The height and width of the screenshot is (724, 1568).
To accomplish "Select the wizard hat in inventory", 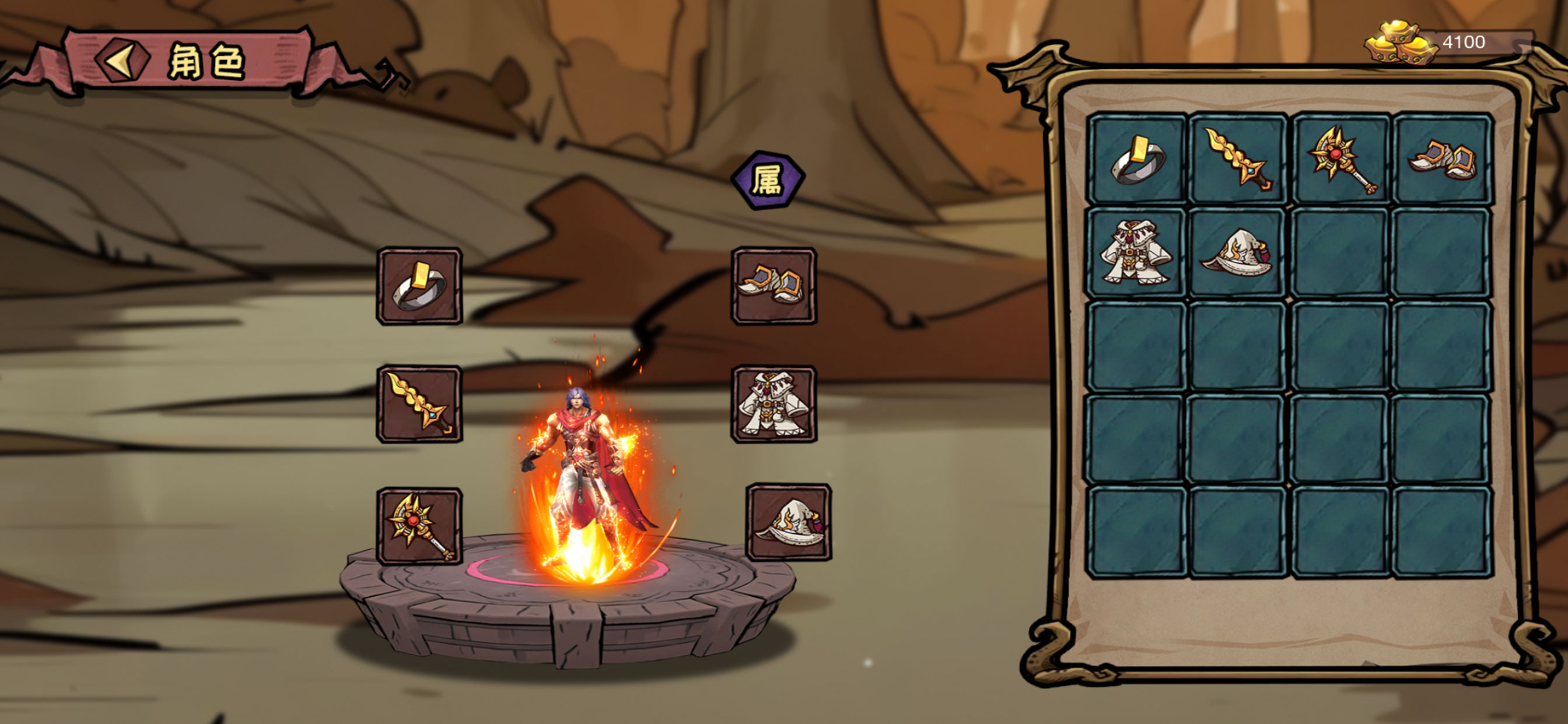I will pyautogui.click(x=1237, y=253).
